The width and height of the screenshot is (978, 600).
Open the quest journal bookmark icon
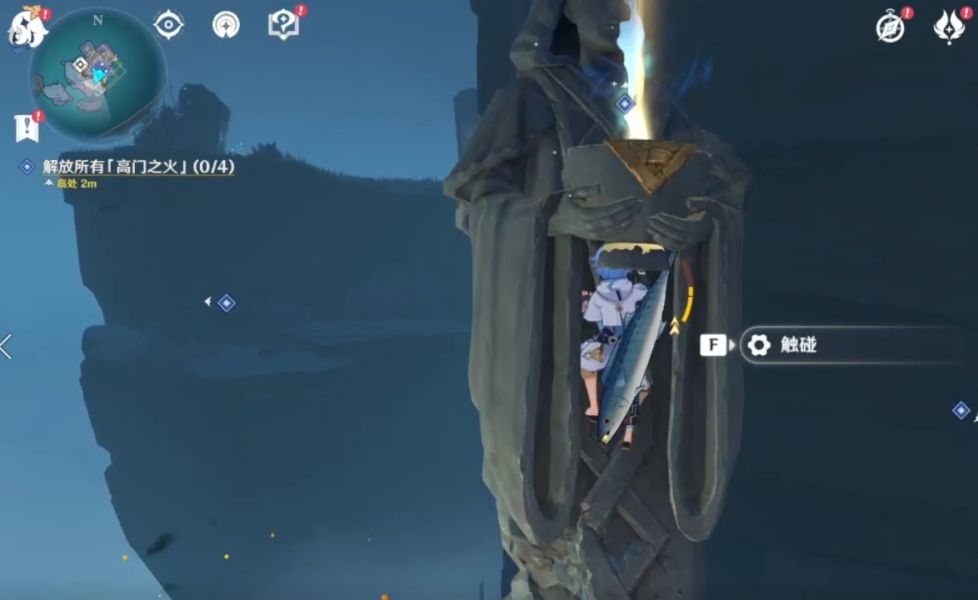tap(26, 128)
